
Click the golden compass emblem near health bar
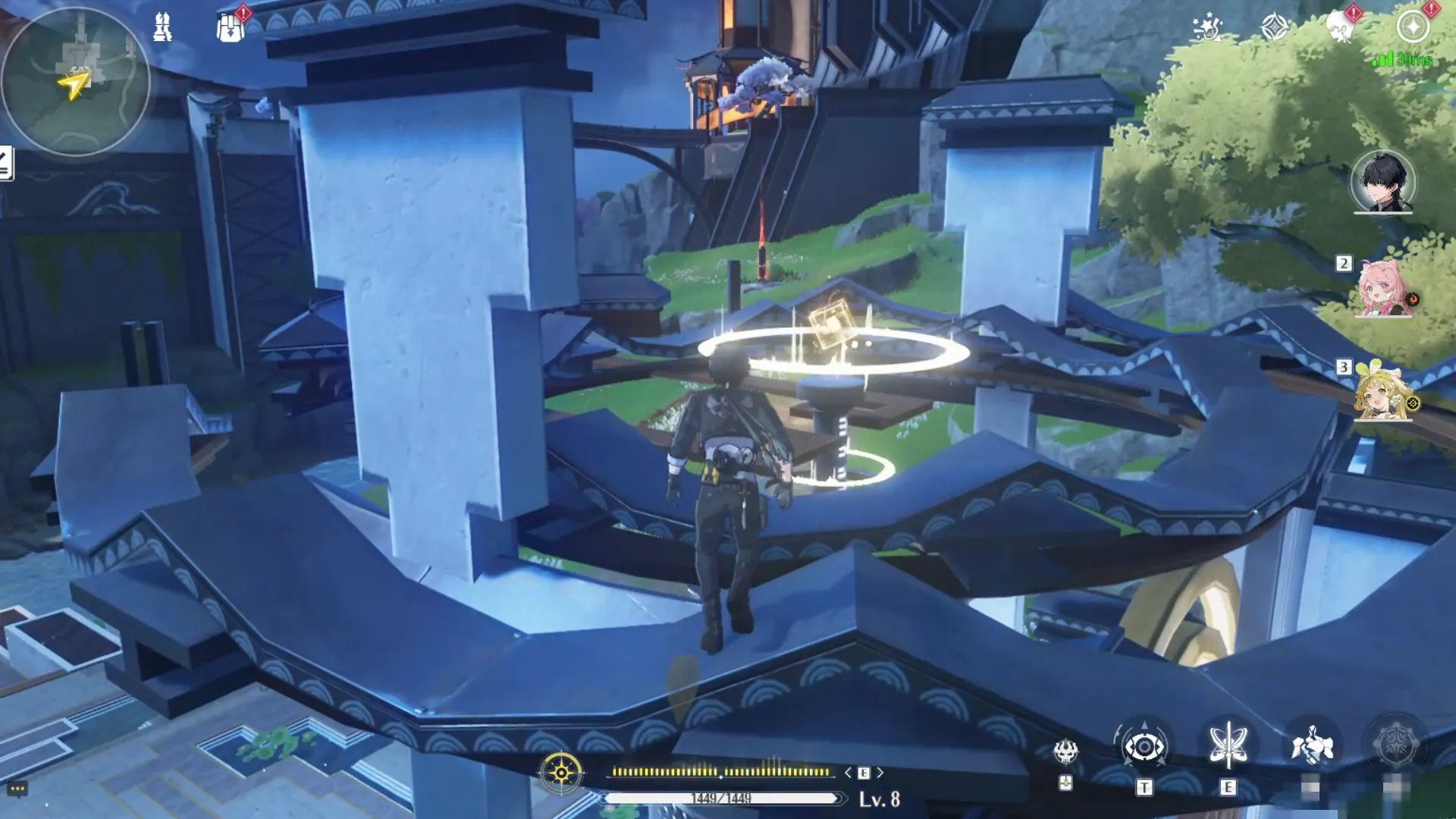click(x=561, y=773)
